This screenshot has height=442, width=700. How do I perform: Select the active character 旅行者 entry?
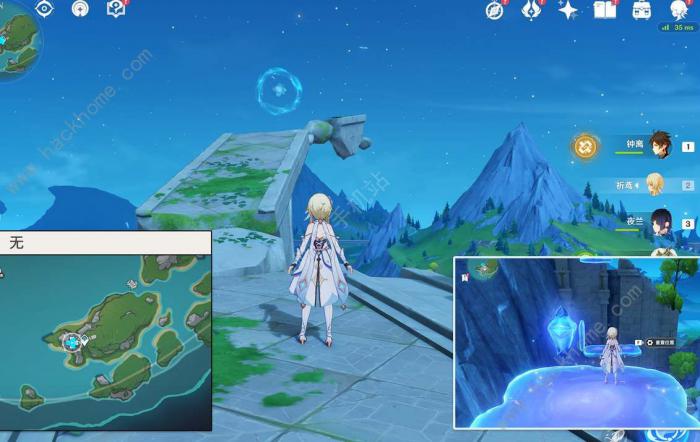tap(655, 184)
